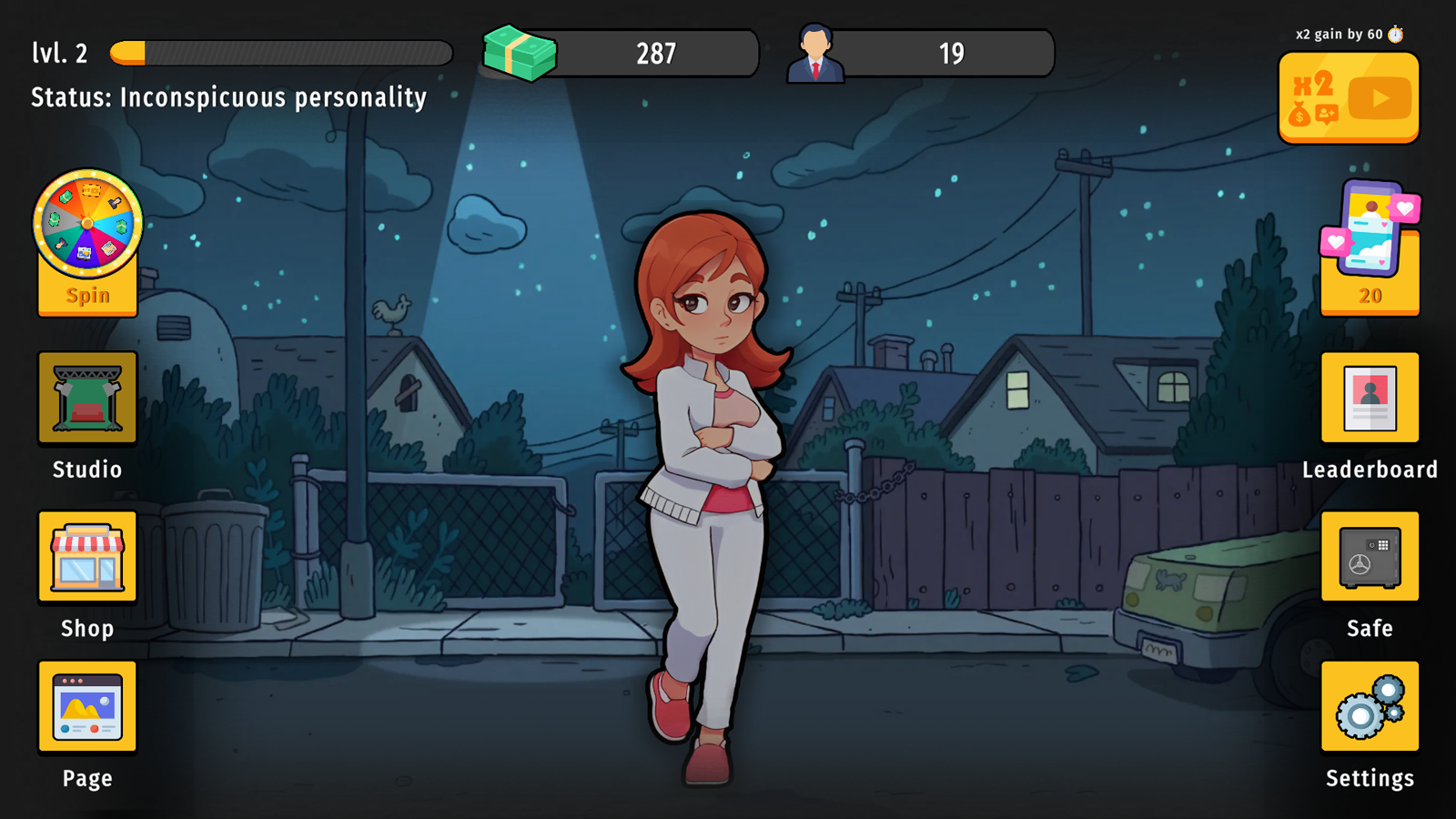1456x819 pixels.
Task: Tap the money stack icon
Action: [519, 53]
